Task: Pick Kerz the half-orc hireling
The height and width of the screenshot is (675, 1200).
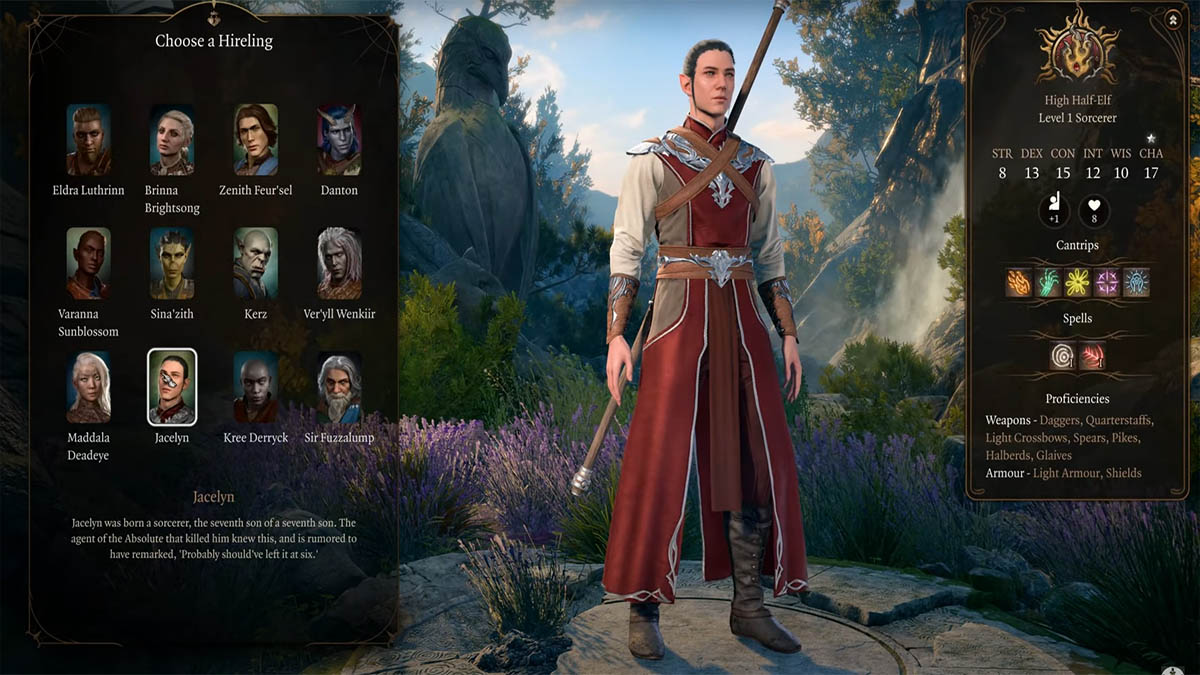Action: [256, 263]
